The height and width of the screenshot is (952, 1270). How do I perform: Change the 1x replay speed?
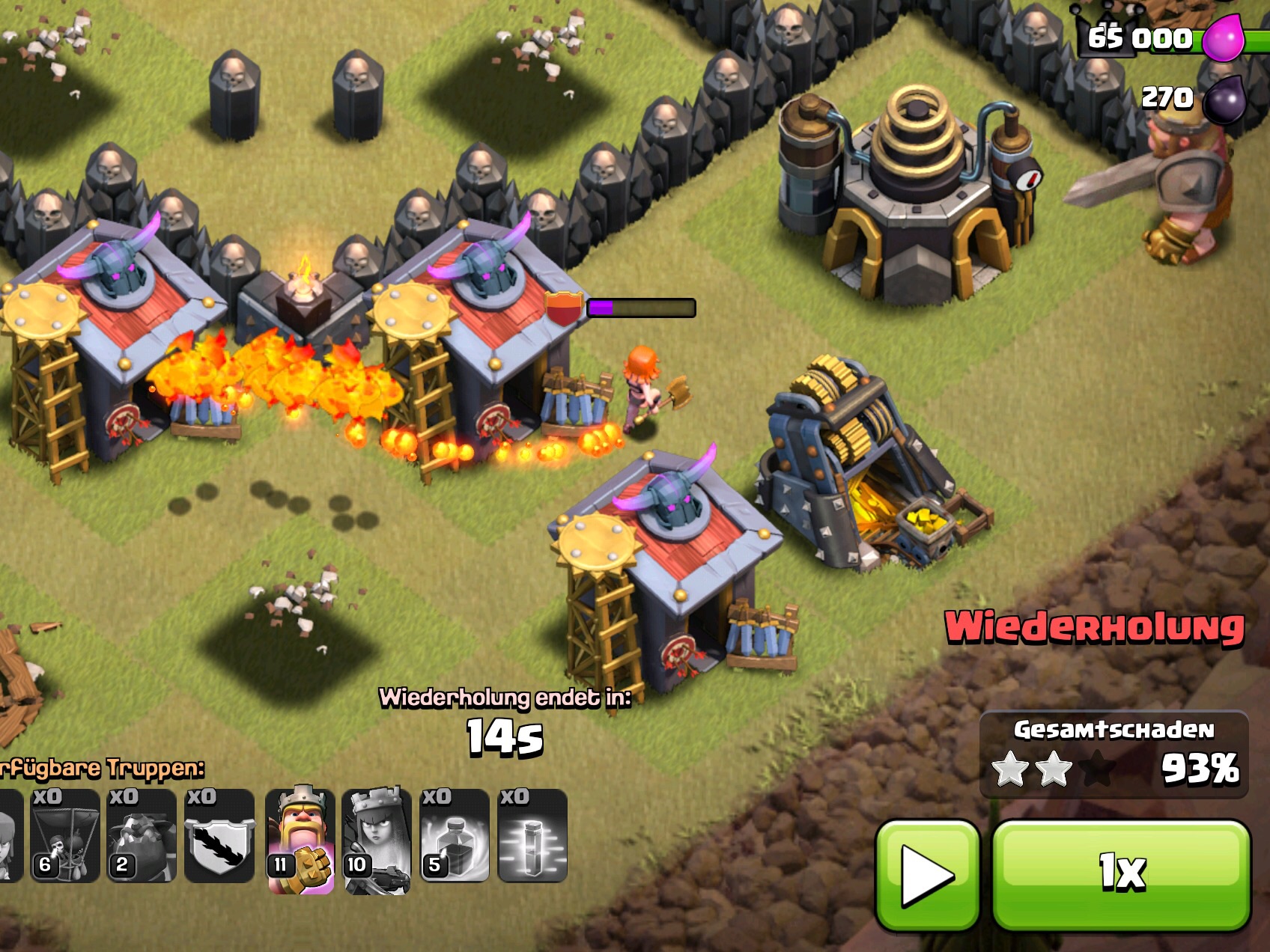(x=1121, y=874)
